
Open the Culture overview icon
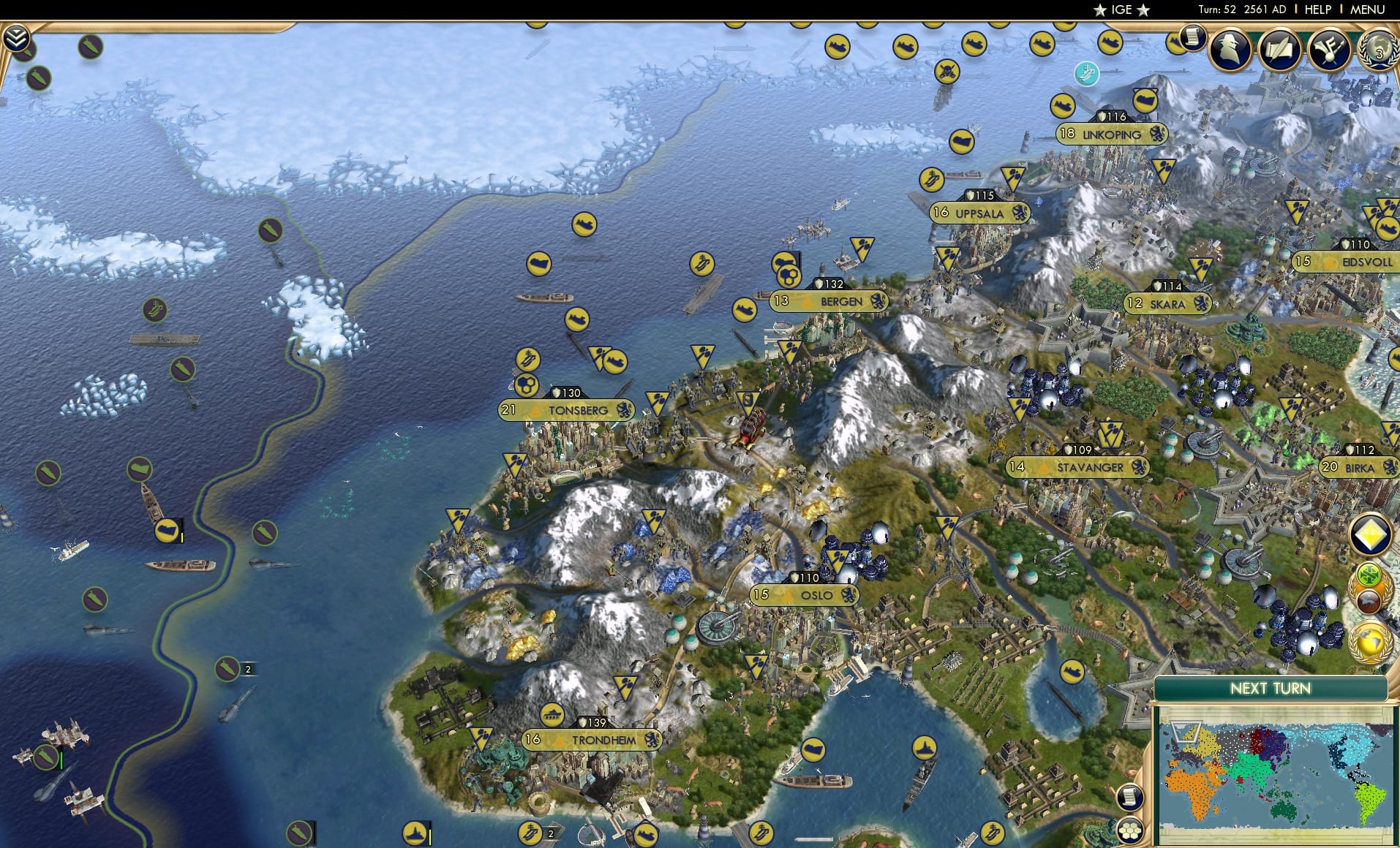(1330, 51)
